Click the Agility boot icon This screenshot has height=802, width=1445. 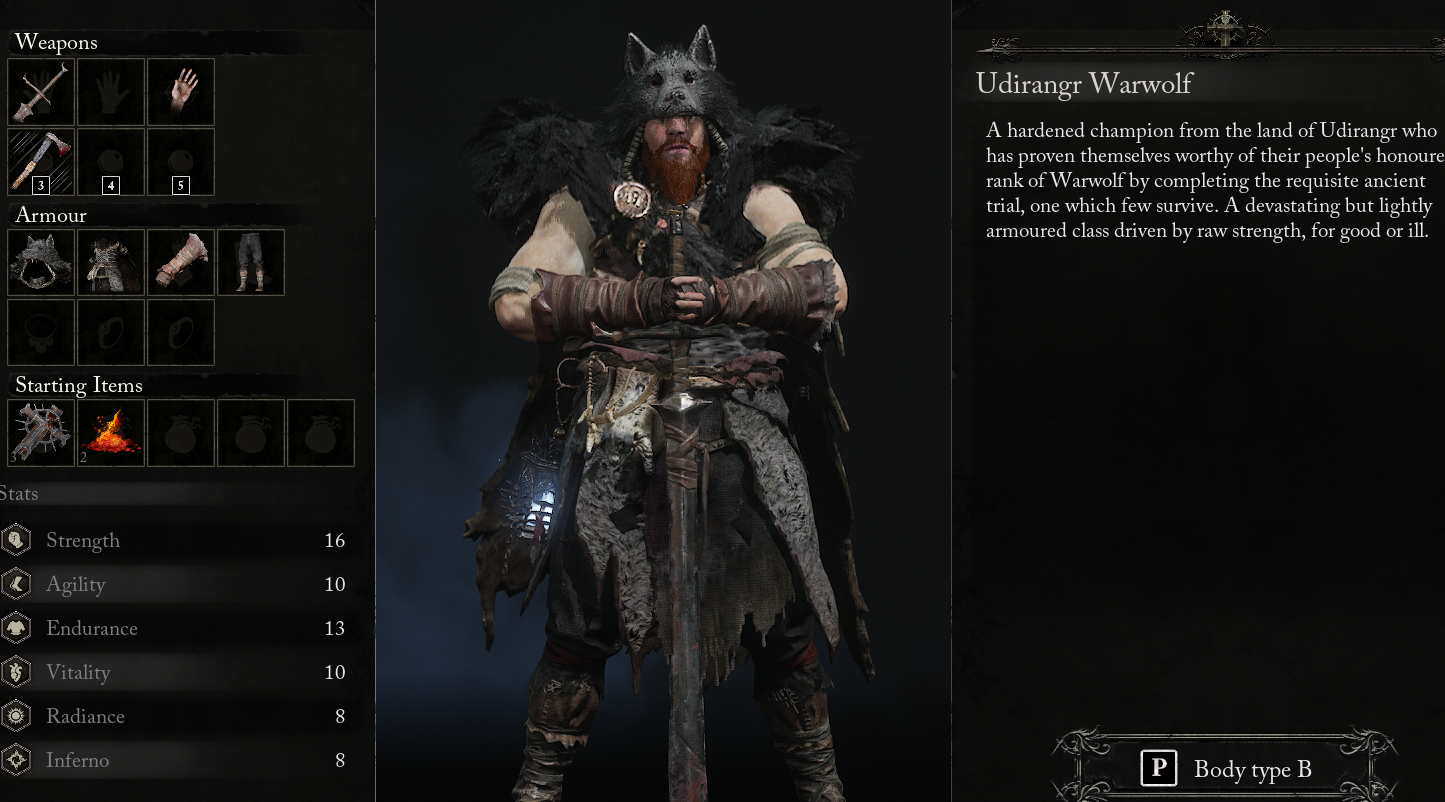[x=18, y=584]
